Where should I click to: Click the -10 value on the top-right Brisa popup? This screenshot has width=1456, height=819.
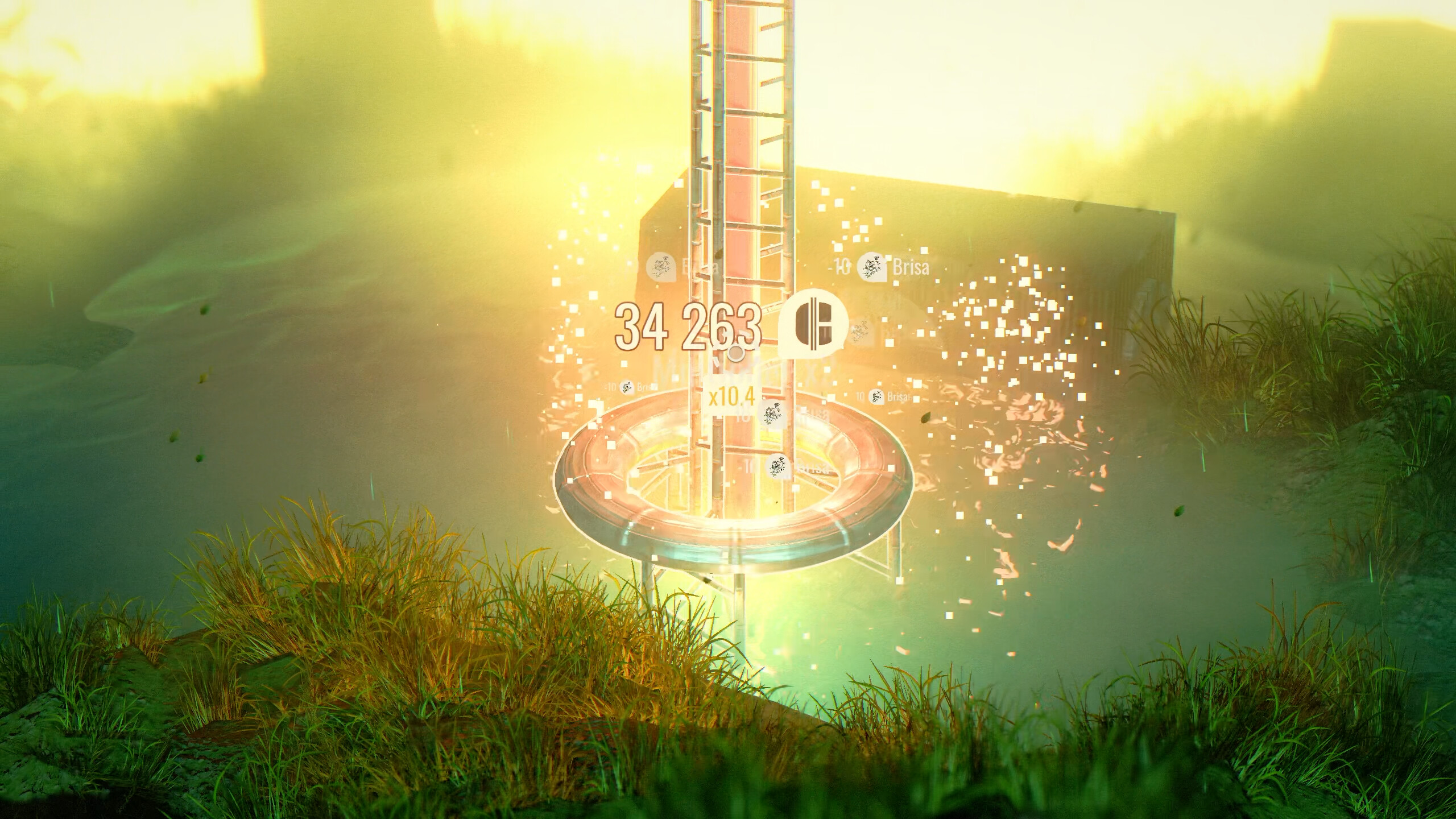click(841, 265)
